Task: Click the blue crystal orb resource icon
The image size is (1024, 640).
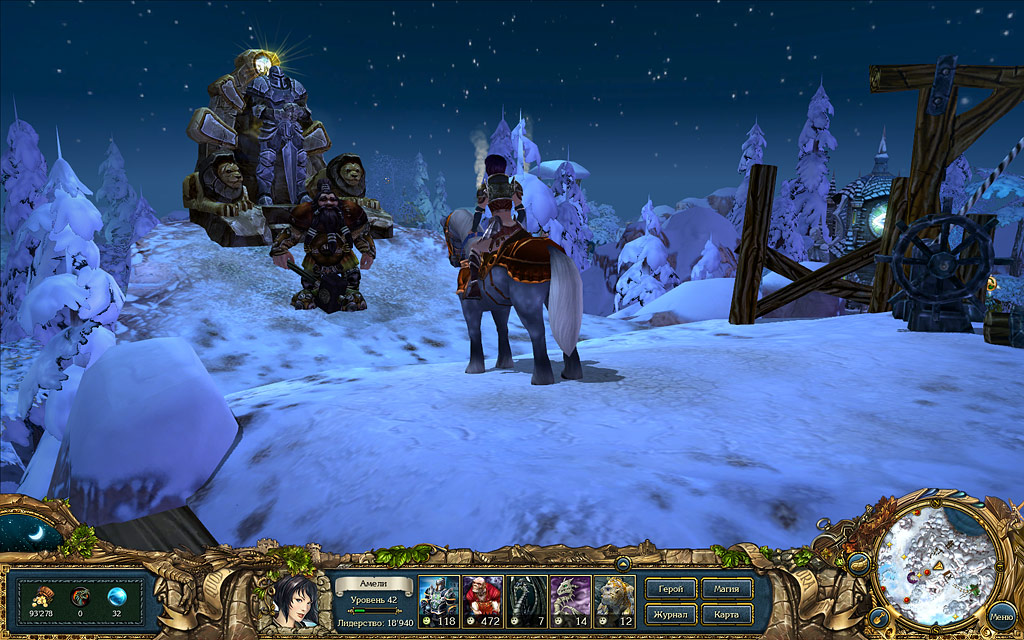Action: point(117,596)
